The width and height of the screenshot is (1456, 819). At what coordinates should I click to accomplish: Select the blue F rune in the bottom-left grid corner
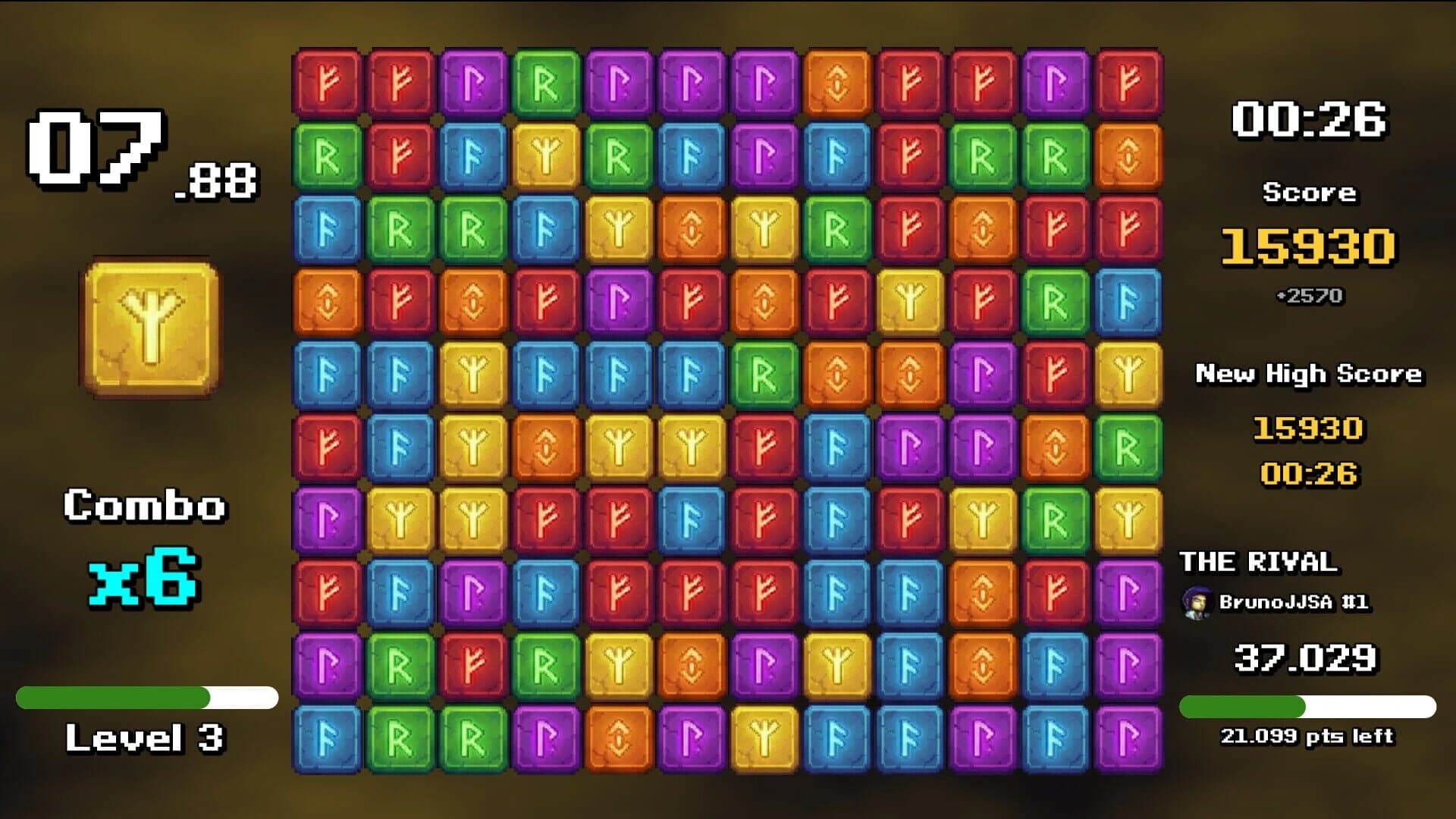point(328,736)
